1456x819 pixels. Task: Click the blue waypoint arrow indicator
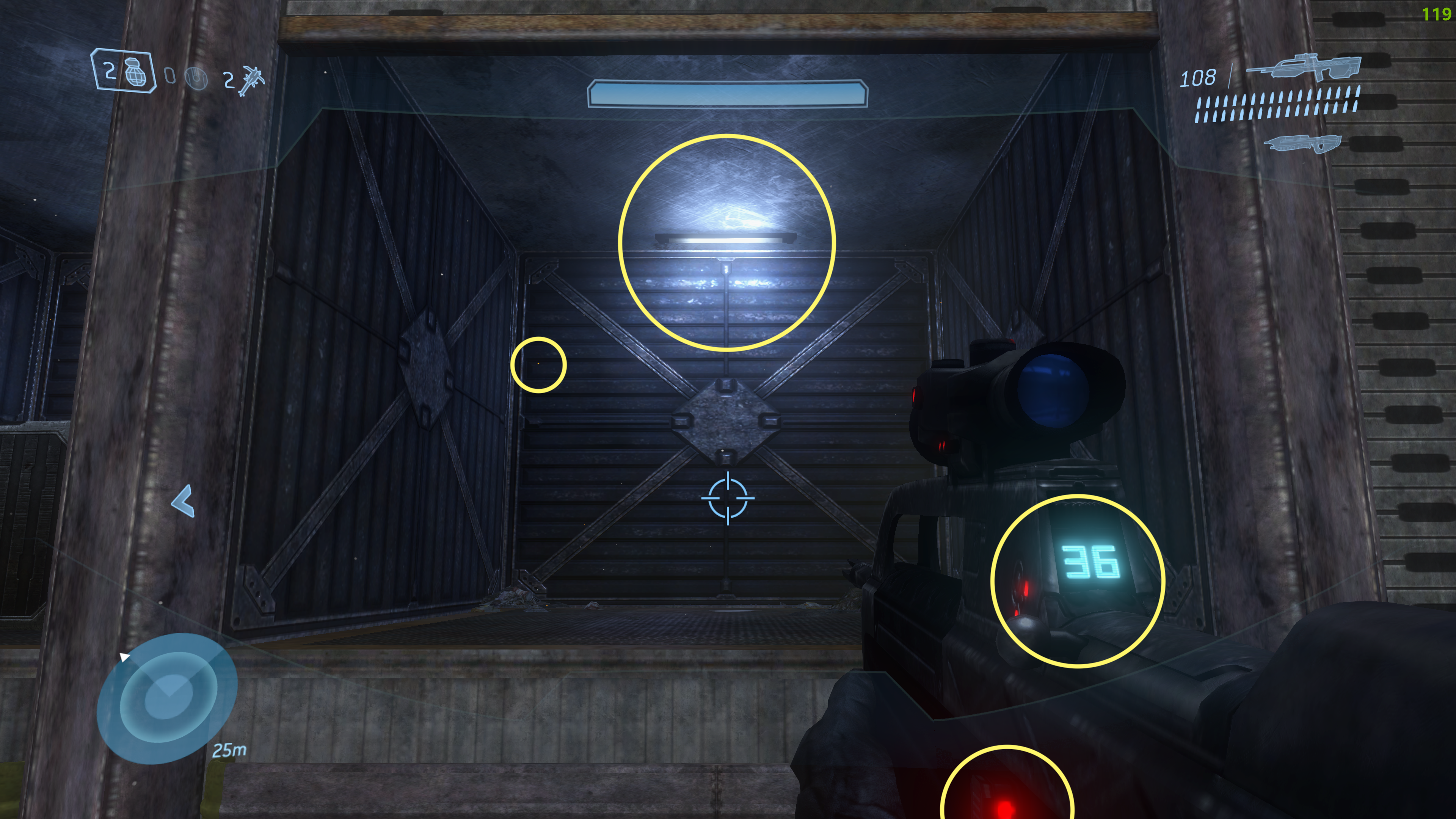(184, 501)
